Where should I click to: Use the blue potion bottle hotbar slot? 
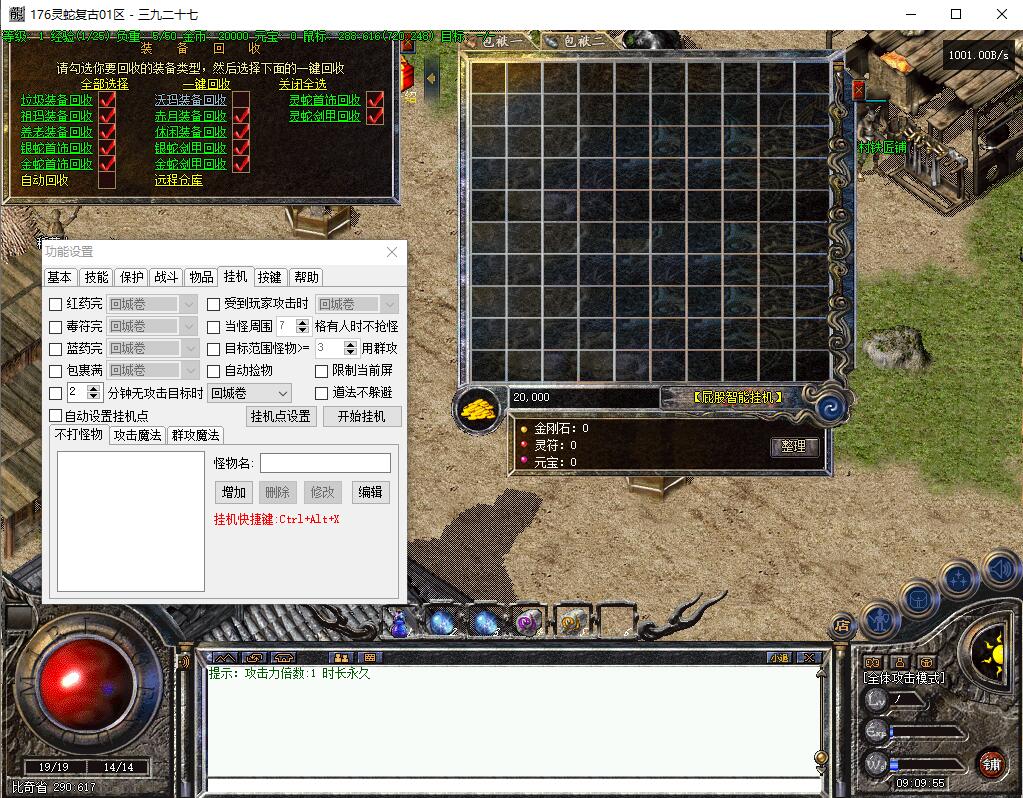[x=399, y=623]
